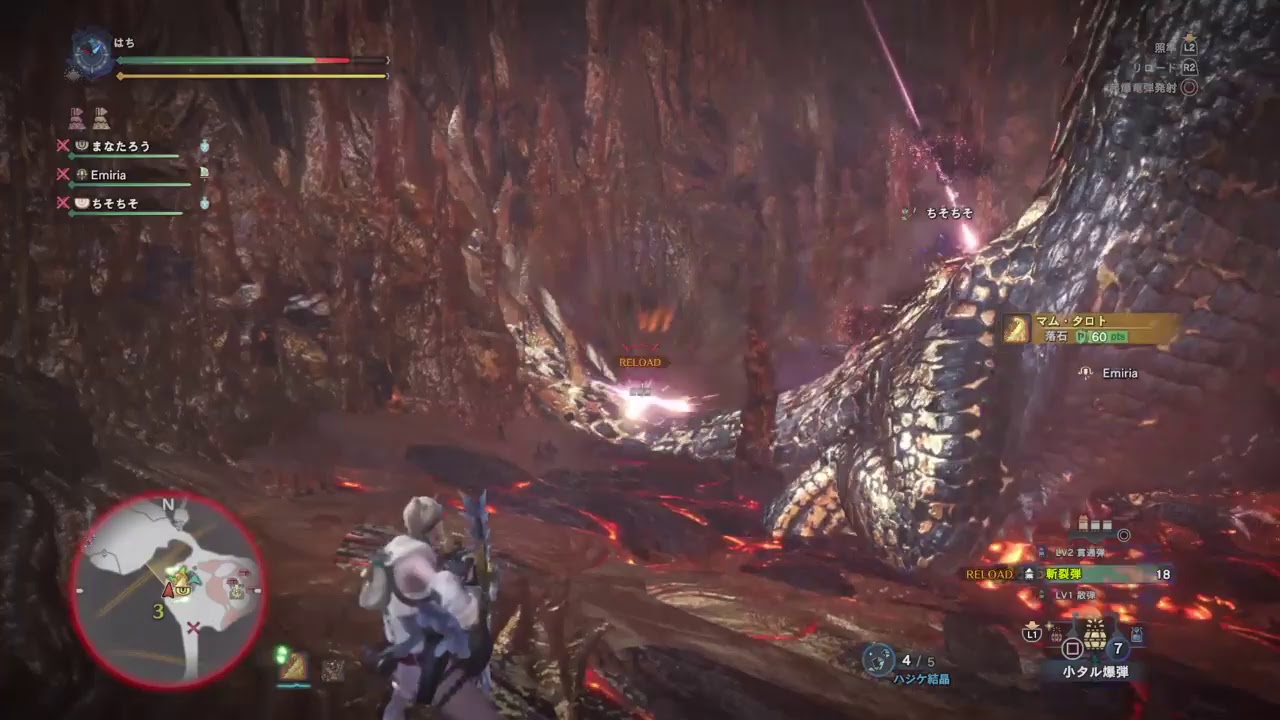Expand the L1 item bar selector
This screenshot has width=1280, height=720.
(1031, 634)
